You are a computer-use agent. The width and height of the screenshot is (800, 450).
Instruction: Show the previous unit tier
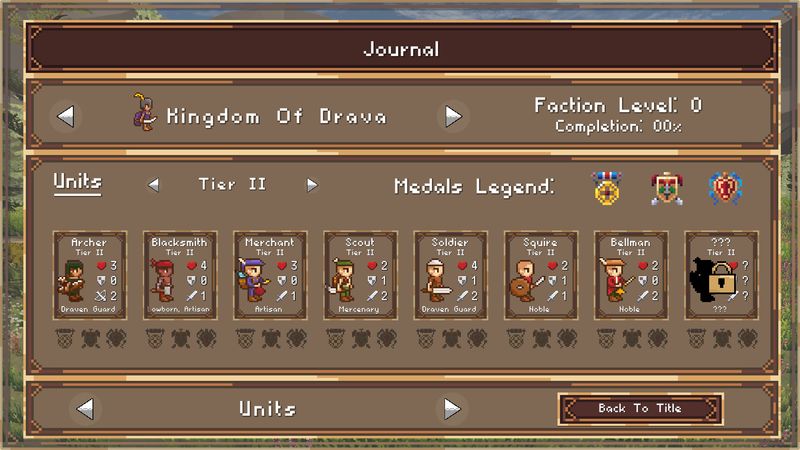click(x=153, y=184)
